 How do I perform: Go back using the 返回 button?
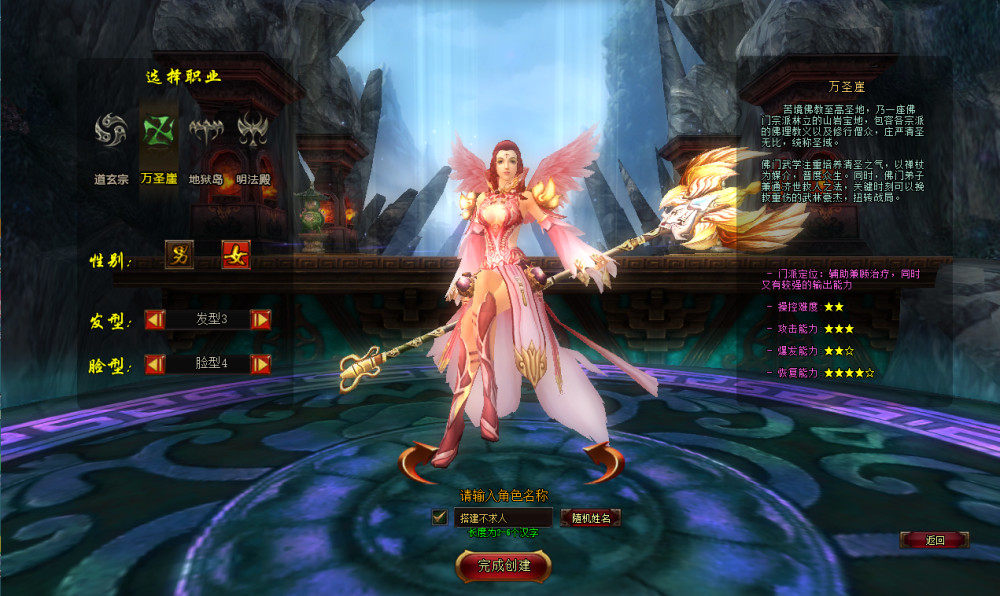tap(935, 540)
